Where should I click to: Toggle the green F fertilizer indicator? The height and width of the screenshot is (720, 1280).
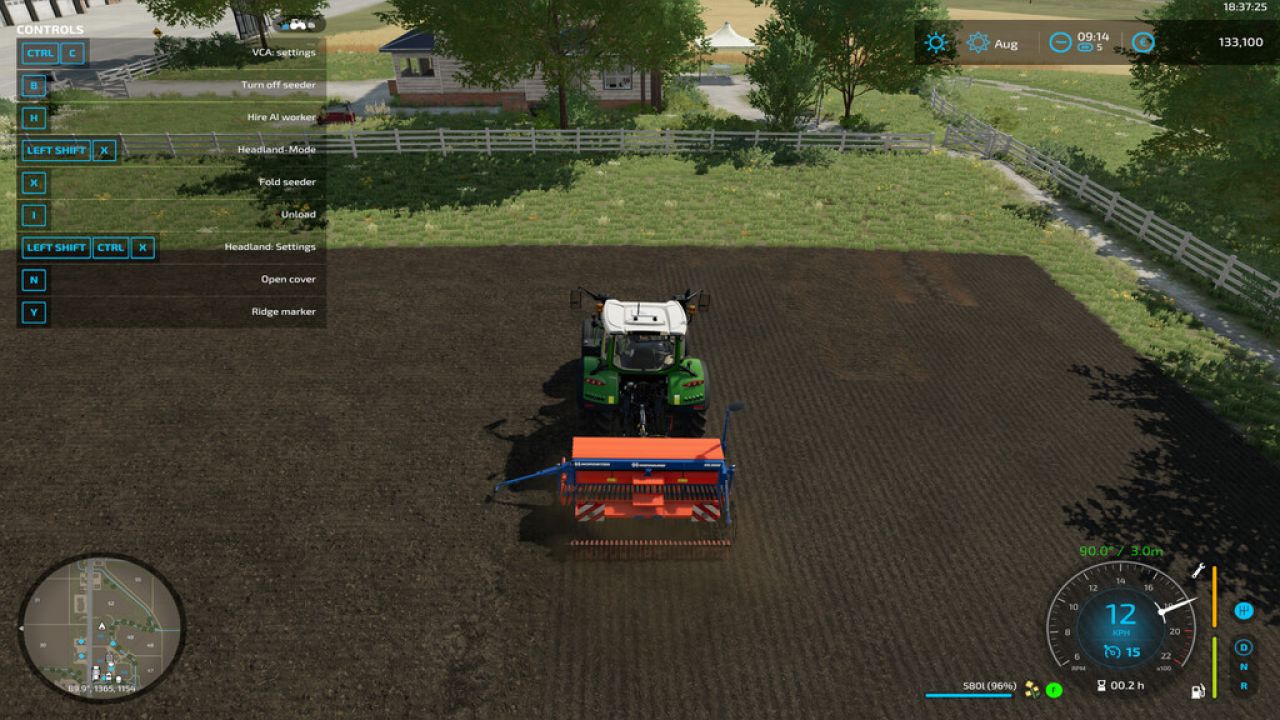click(x=1053, y=690)
